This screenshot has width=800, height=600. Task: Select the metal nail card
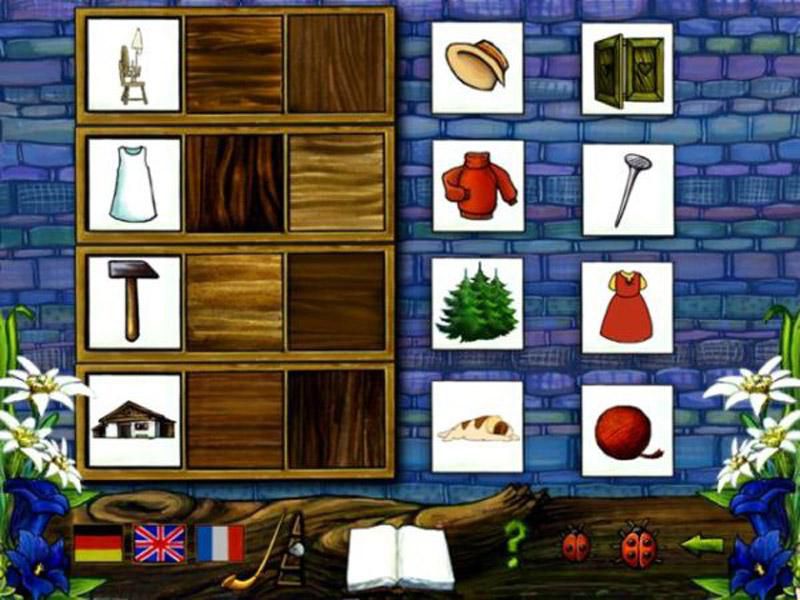pyautogui.click(x=627, y=186)
